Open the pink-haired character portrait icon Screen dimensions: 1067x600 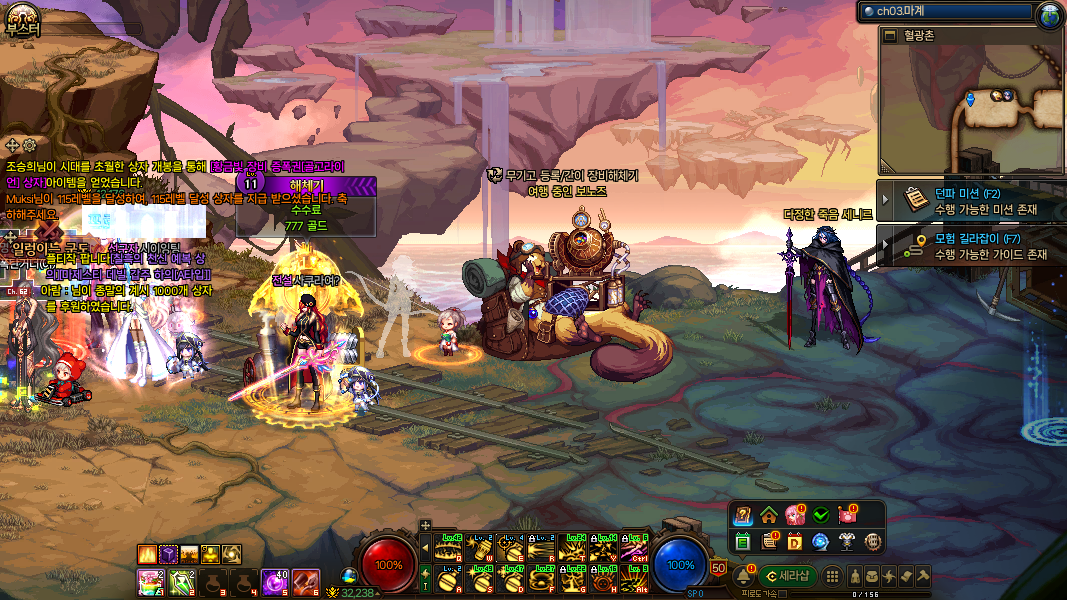(x=795, y=516)
